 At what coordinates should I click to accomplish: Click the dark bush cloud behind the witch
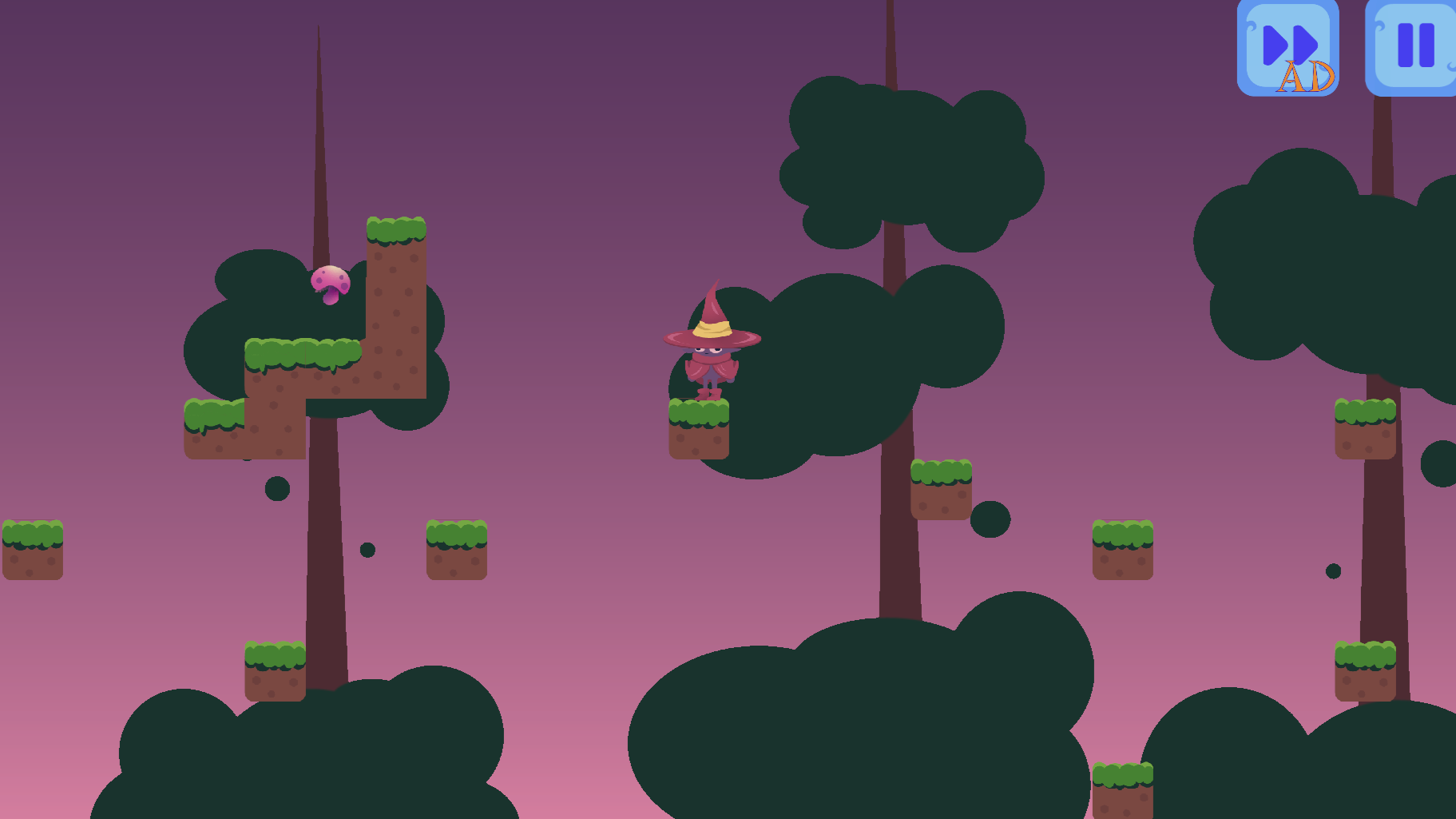(823, 376)
